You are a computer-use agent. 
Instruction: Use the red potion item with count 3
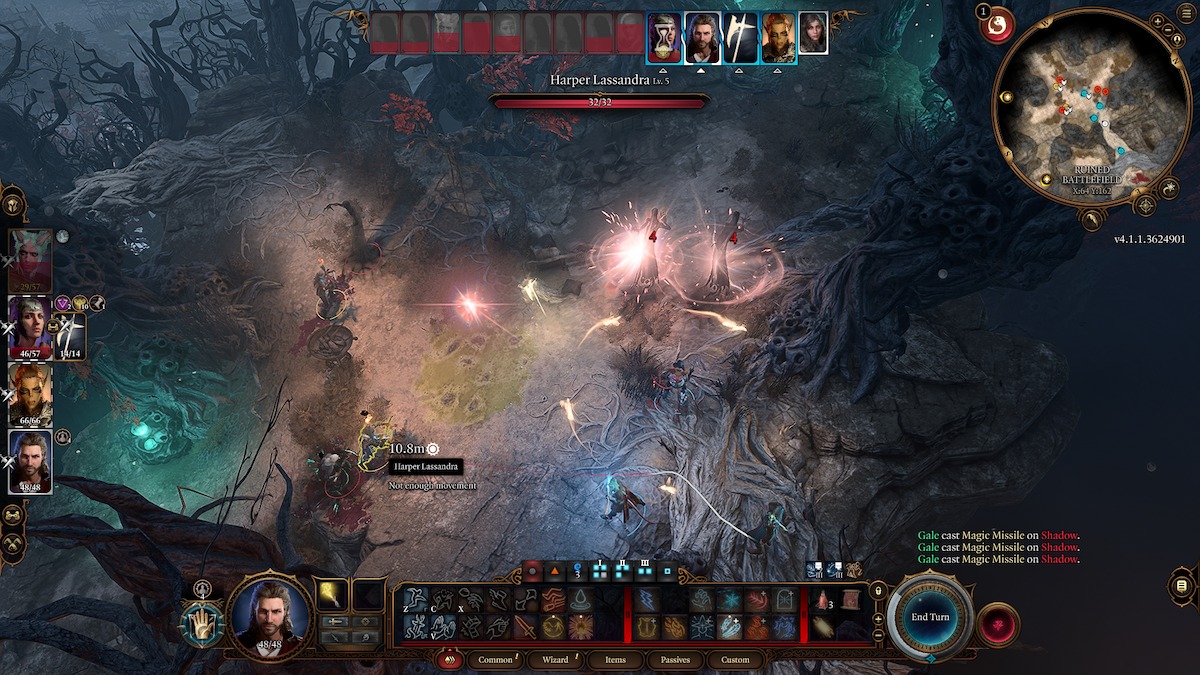coord(822,600)
